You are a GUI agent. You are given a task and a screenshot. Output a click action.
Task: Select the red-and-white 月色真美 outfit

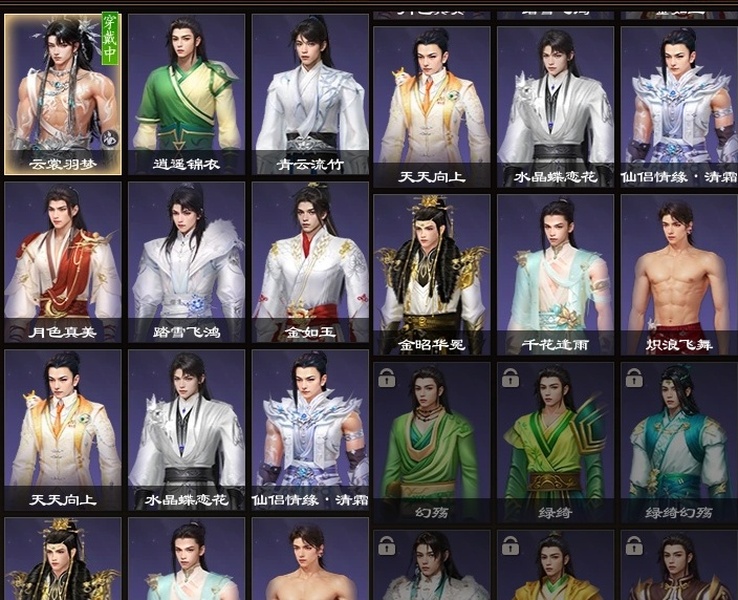click(63, 262)
